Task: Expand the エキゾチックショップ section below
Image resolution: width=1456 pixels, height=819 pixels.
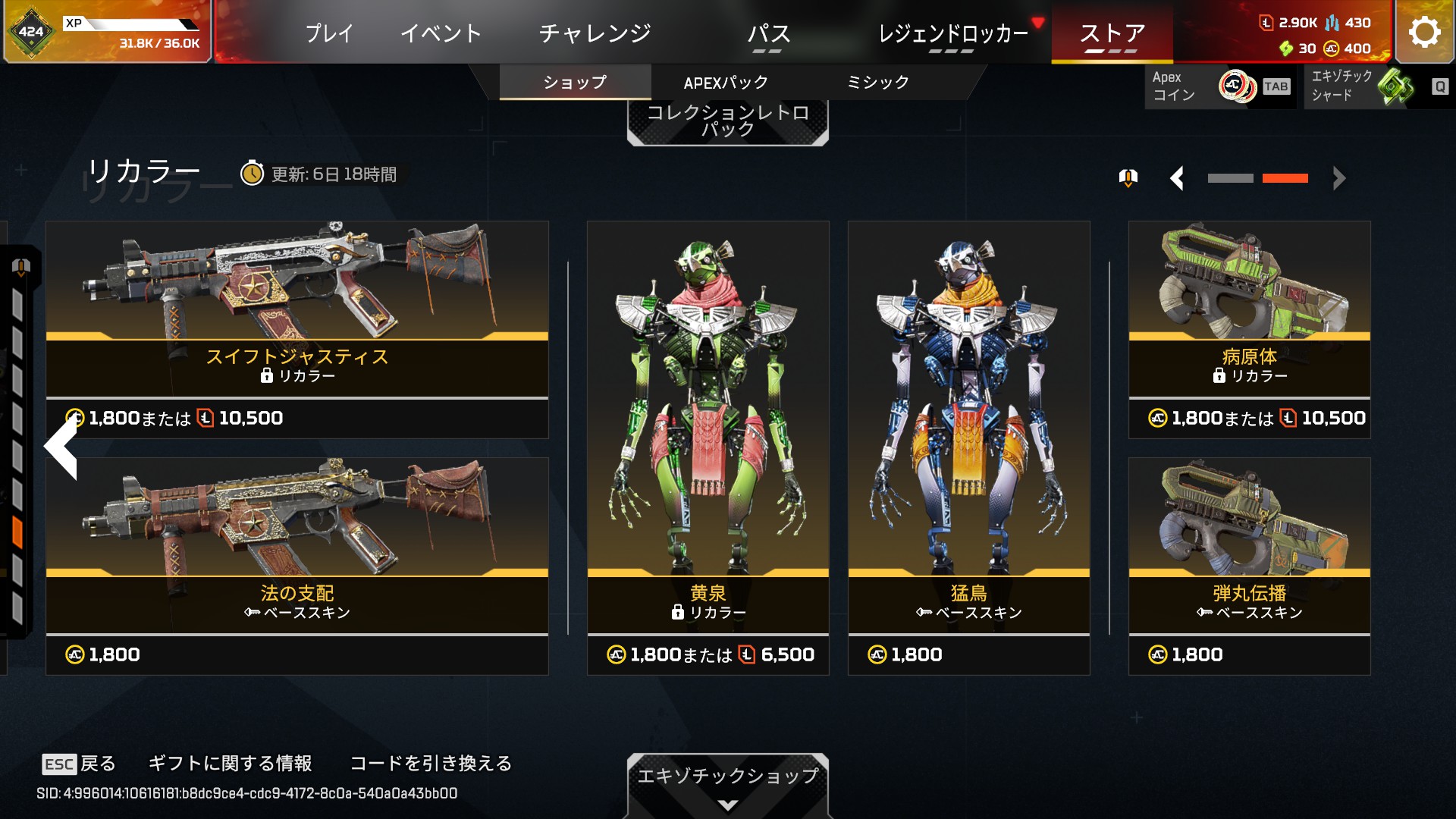Action: click(x=727, y=786)
